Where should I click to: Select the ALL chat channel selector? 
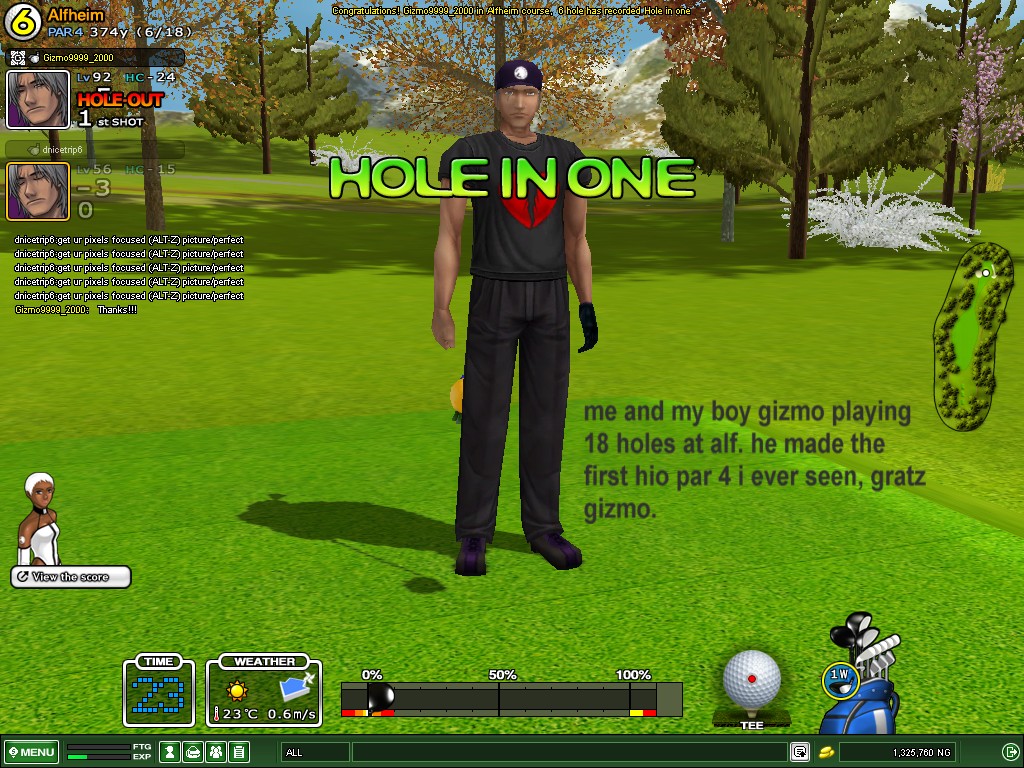pos(314,752)
